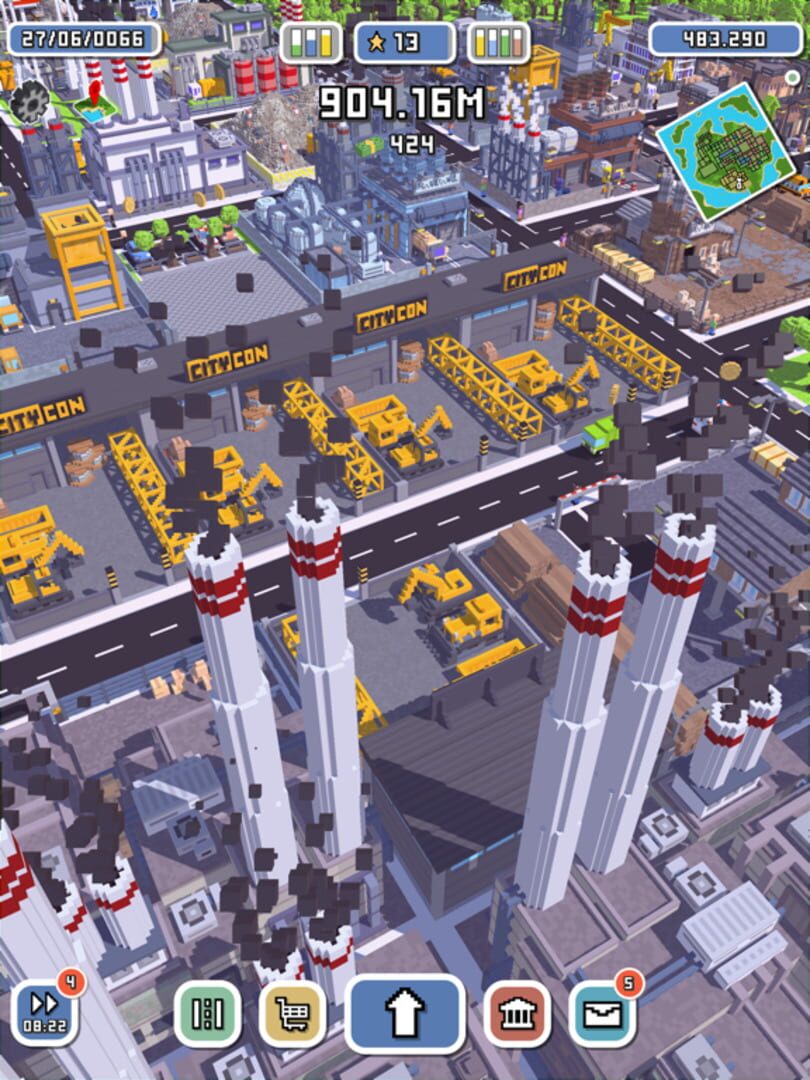Activate the fast-forward time button
The width and height of the screenshot is (810, 1080).
pyautogui.click(x=45, y=1012)
